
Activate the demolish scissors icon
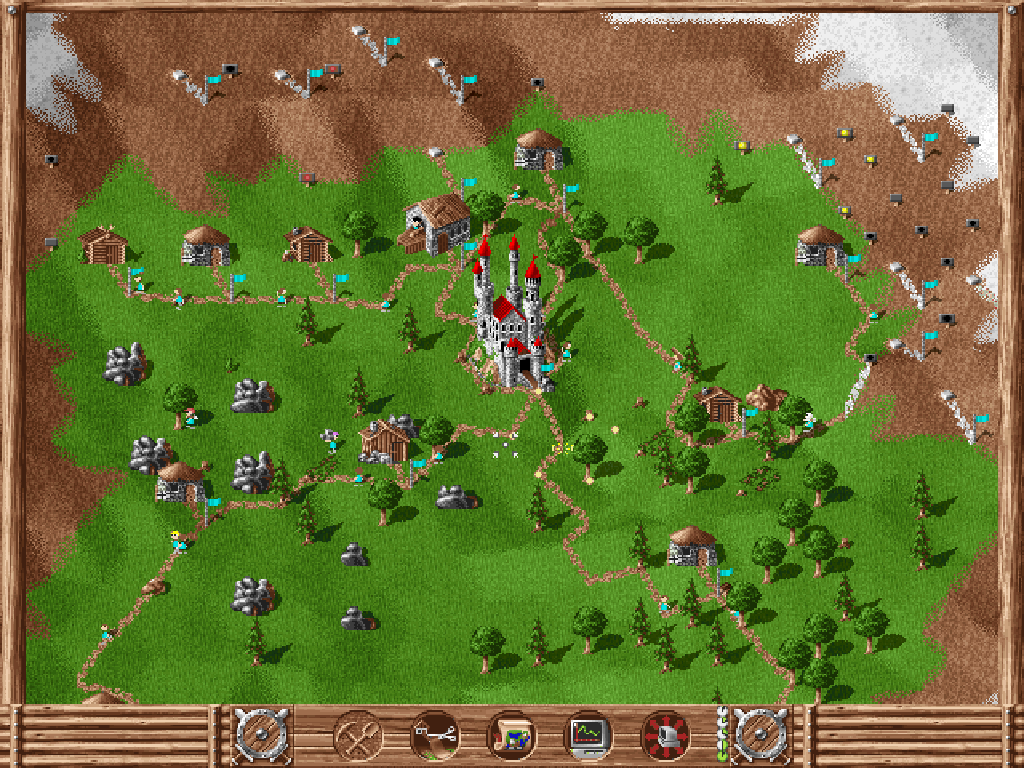[435, 737]
